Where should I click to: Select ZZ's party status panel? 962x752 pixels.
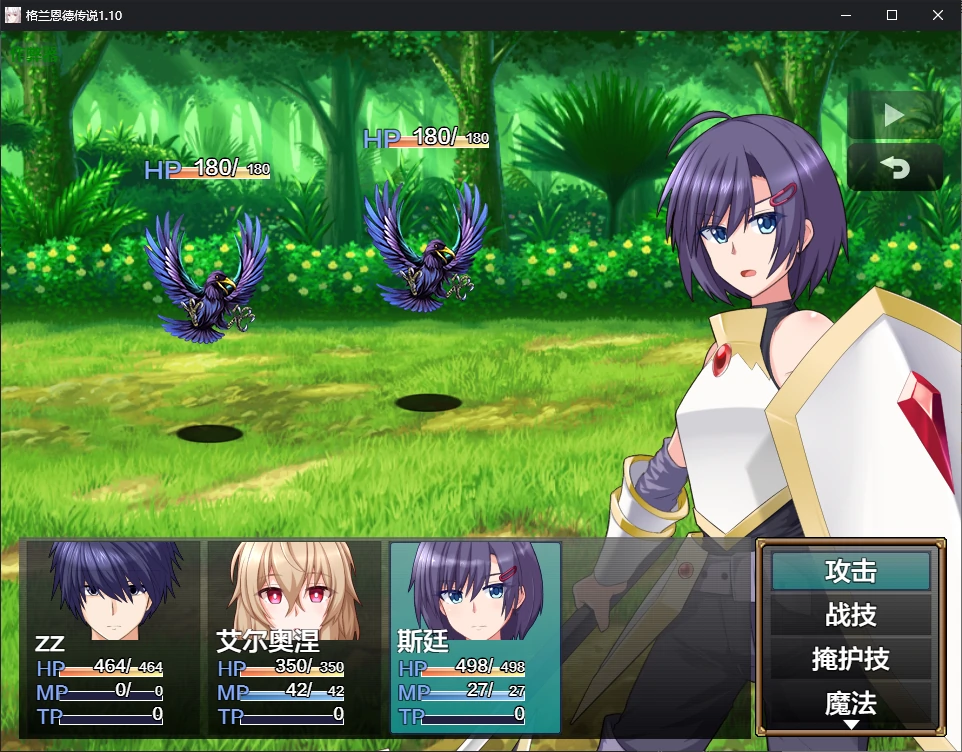click(x=111, y=636)
